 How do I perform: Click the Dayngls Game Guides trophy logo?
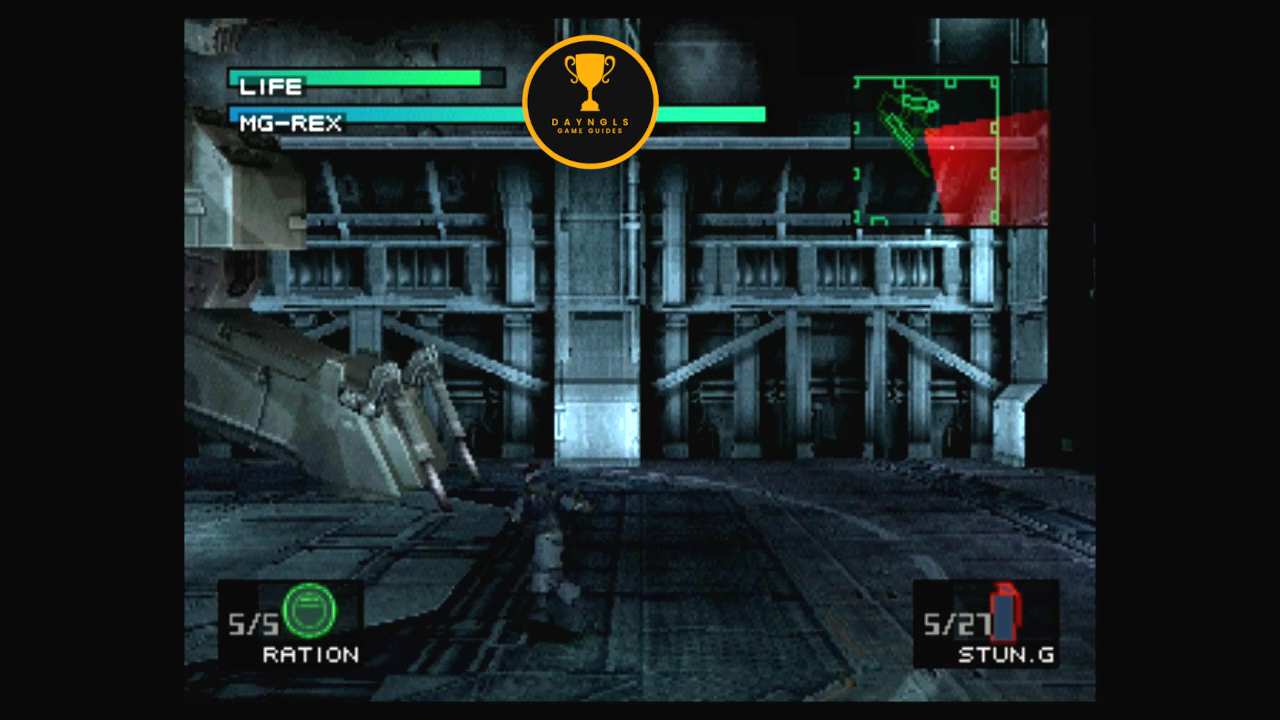[x=590, y=101]
